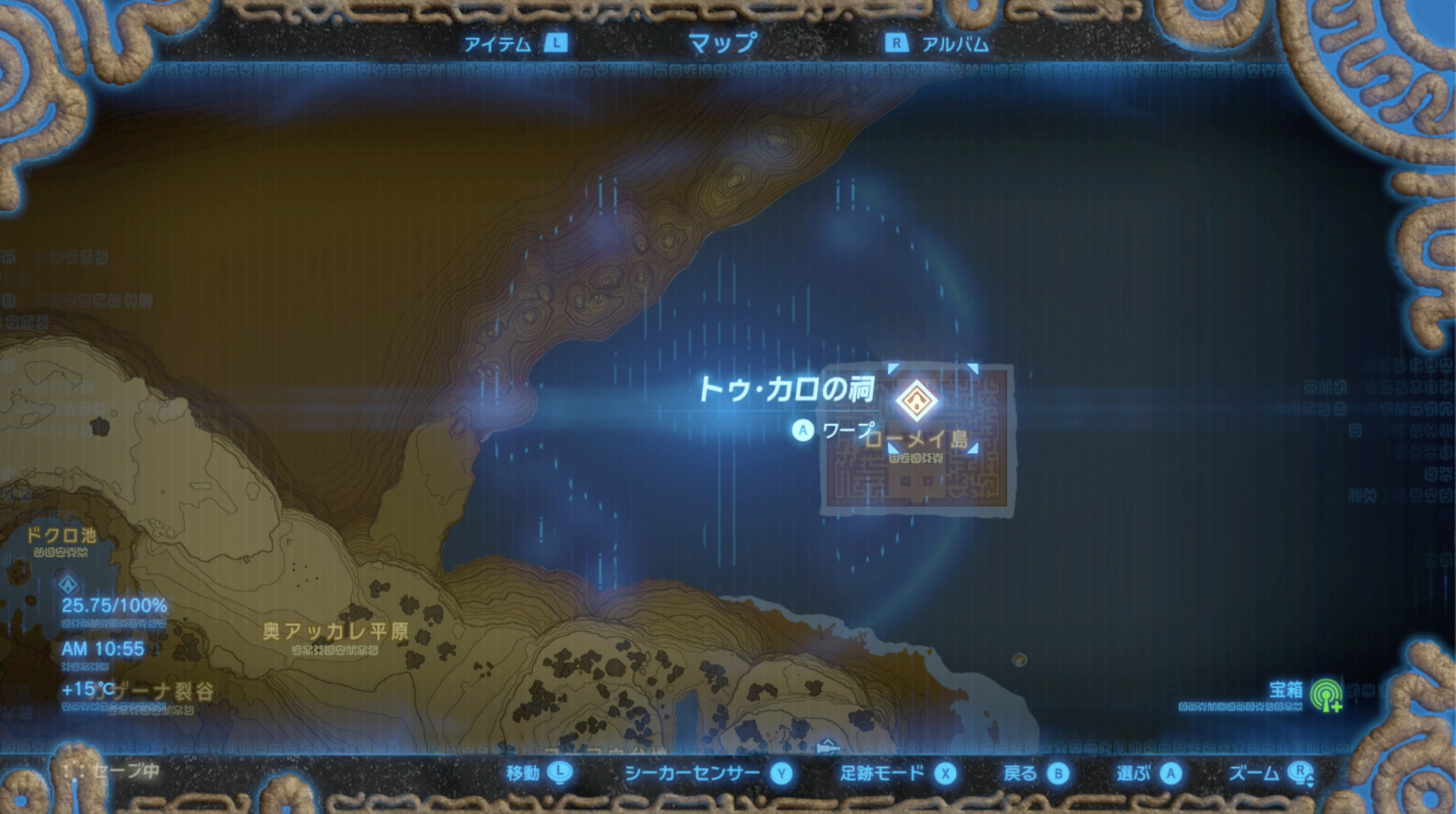1456x814 pixels.
Task: Open the 選ぶ selection option
Action: coord(1134,773)
